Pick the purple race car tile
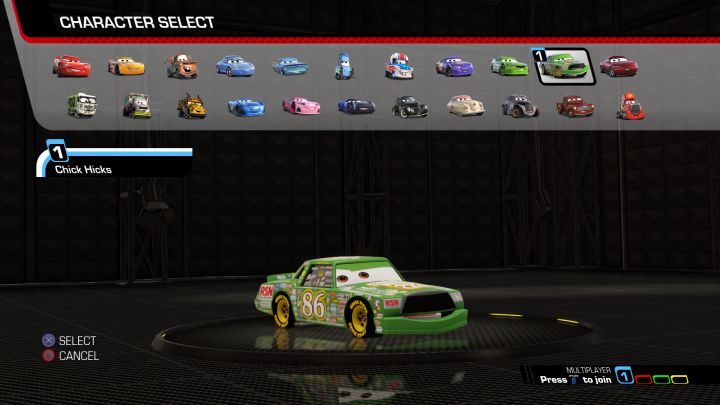The image size is (720, 405). pos(453,66)
